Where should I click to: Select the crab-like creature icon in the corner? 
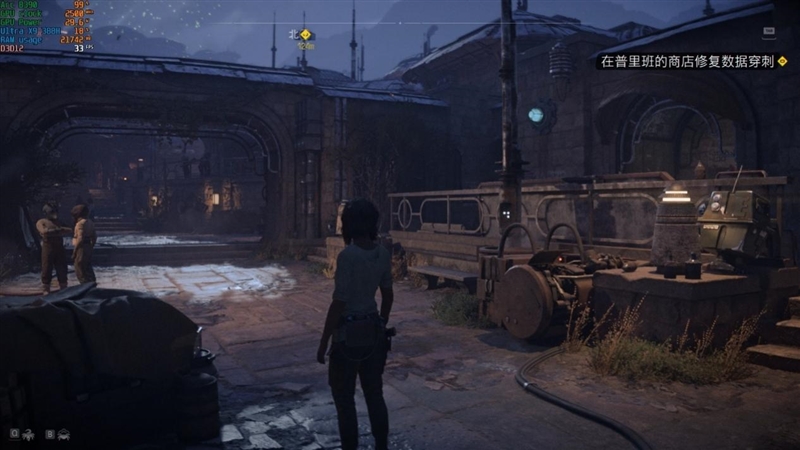tap(65, 434)
